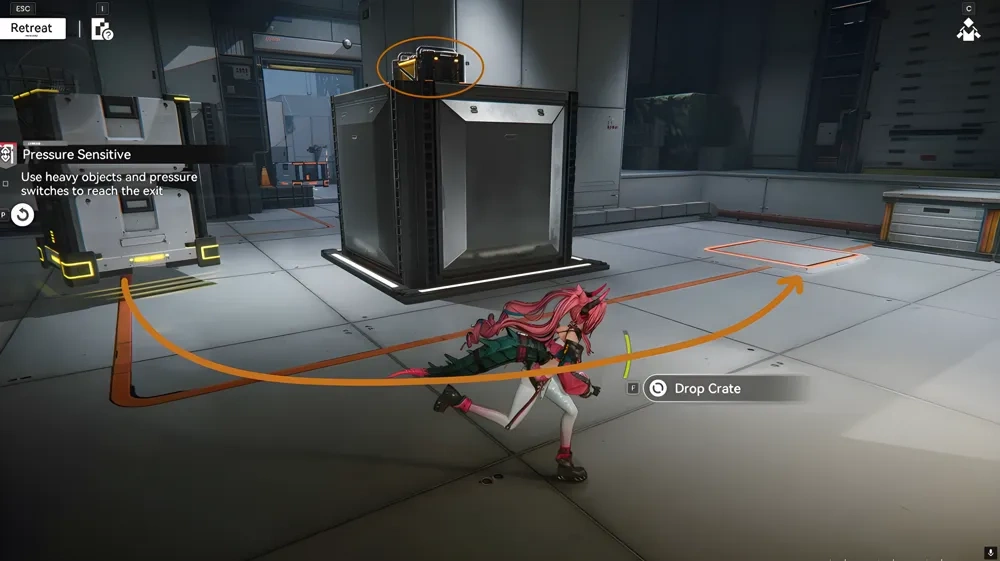This screenshot has height=561, width=1000.
Task: Reset the puzzle with the circular arrow button
Action: [23, 214]
